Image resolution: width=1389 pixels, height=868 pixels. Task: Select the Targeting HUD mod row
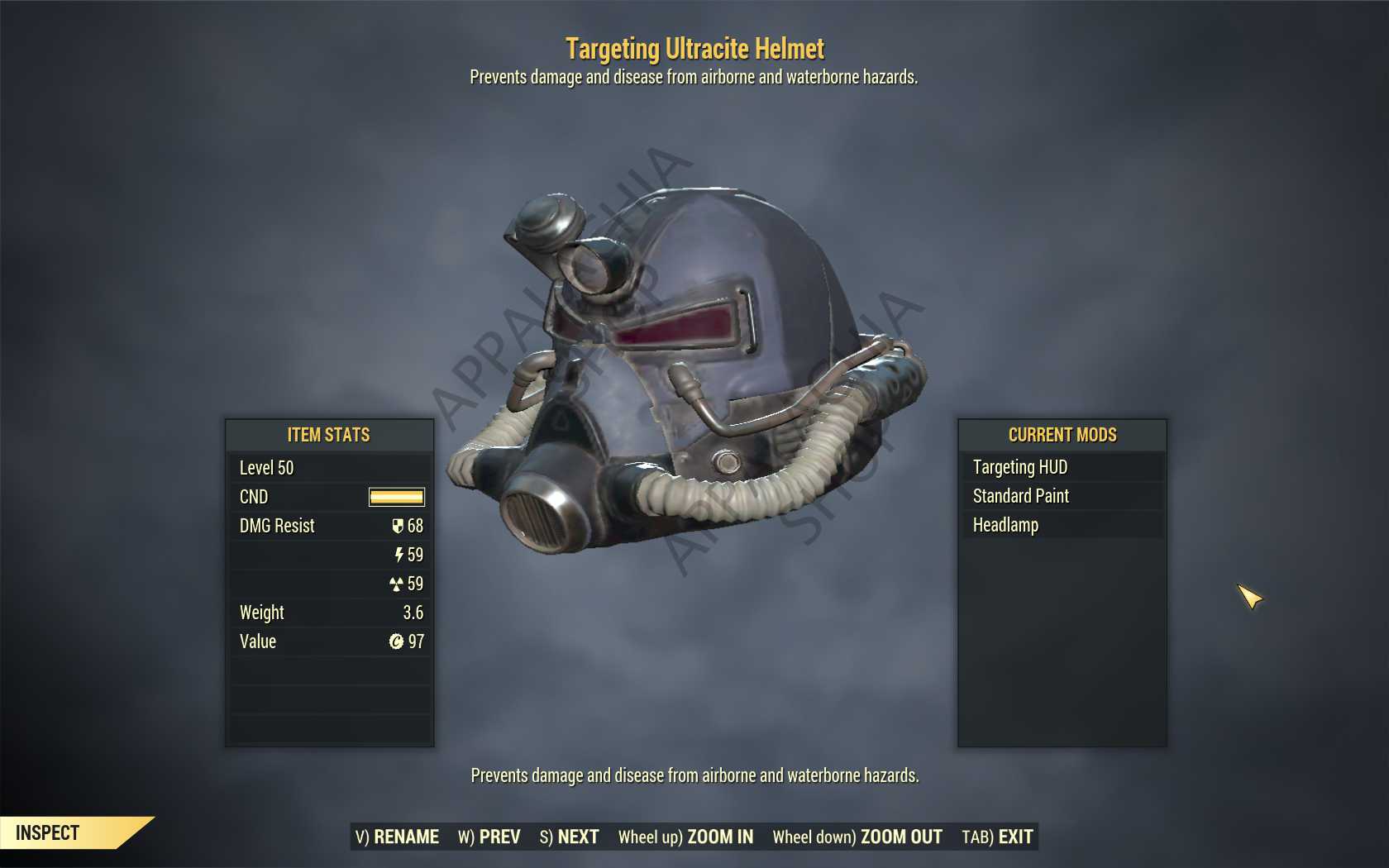click(1062, 467)
